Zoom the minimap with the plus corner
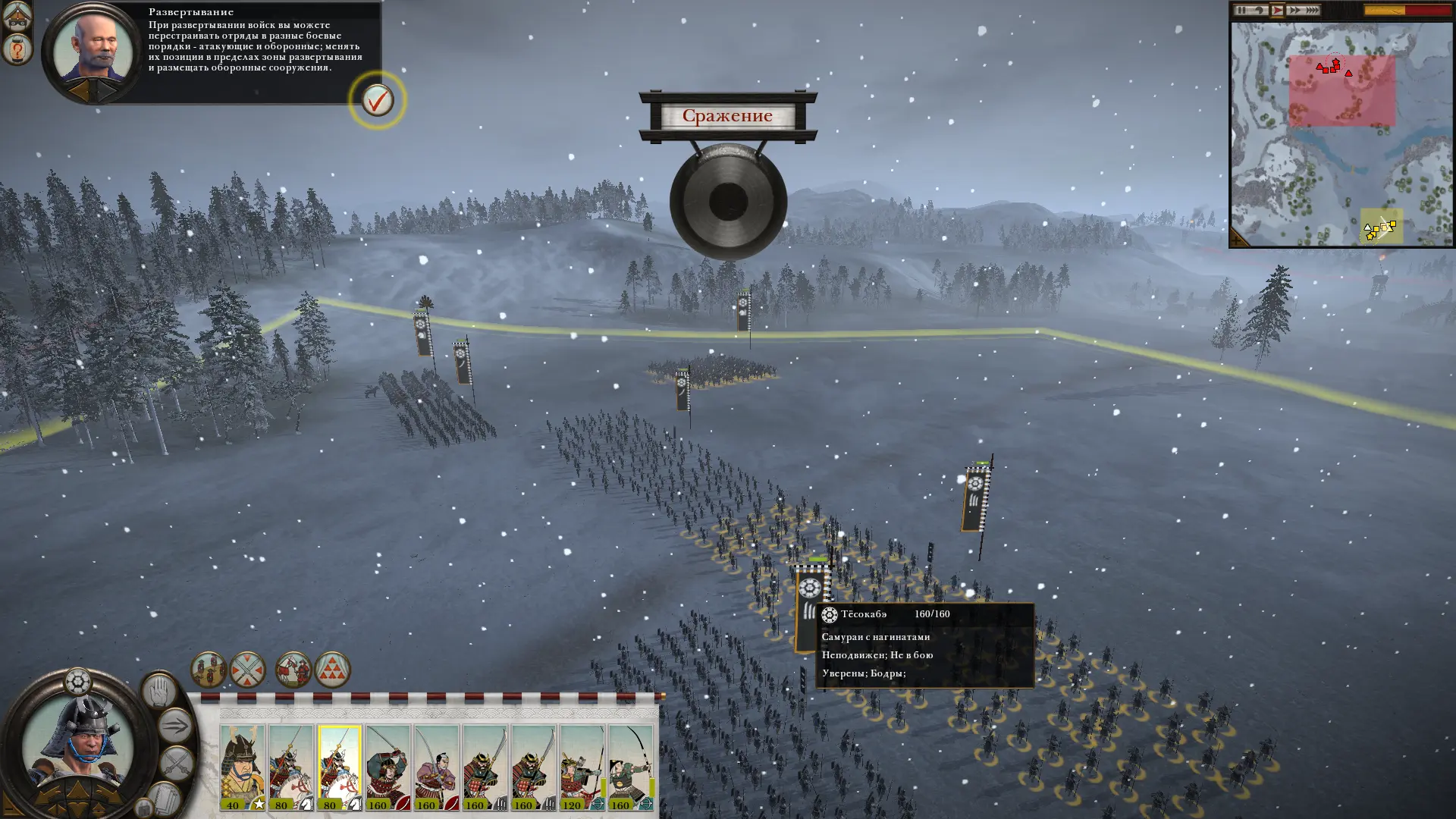Screen dimensions: 1456x819 pos(1238,240)
